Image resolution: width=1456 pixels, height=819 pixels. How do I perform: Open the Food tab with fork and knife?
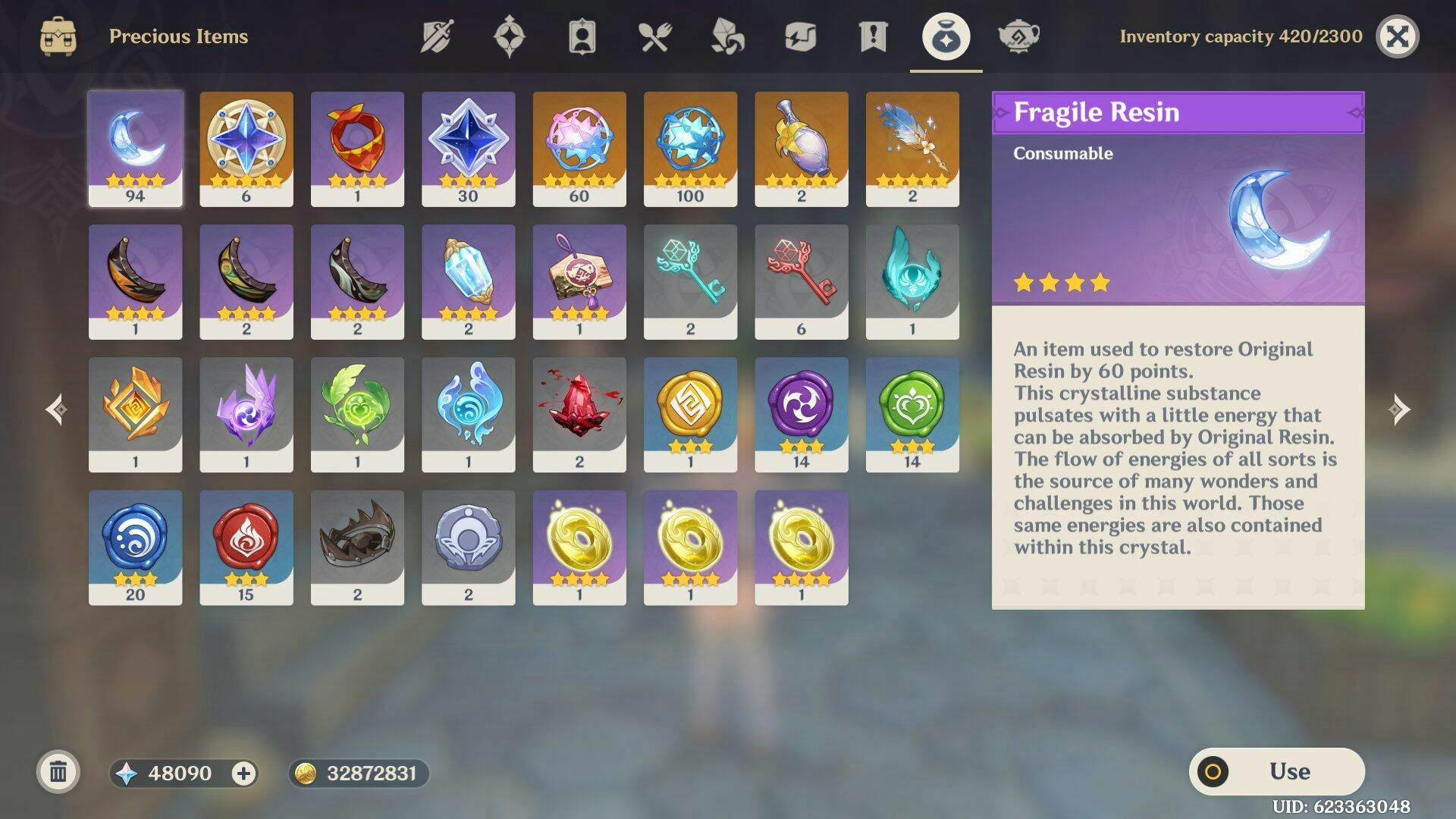(x=654, y=36)
